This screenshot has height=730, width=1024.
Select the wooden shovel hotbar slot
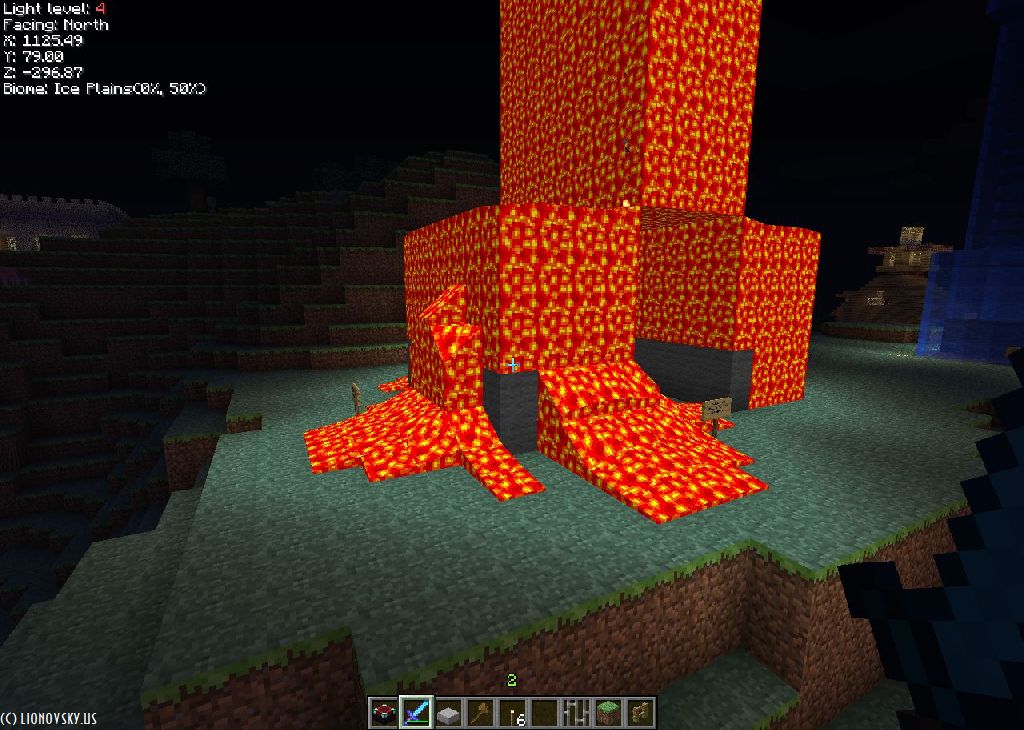pos(480,713)
